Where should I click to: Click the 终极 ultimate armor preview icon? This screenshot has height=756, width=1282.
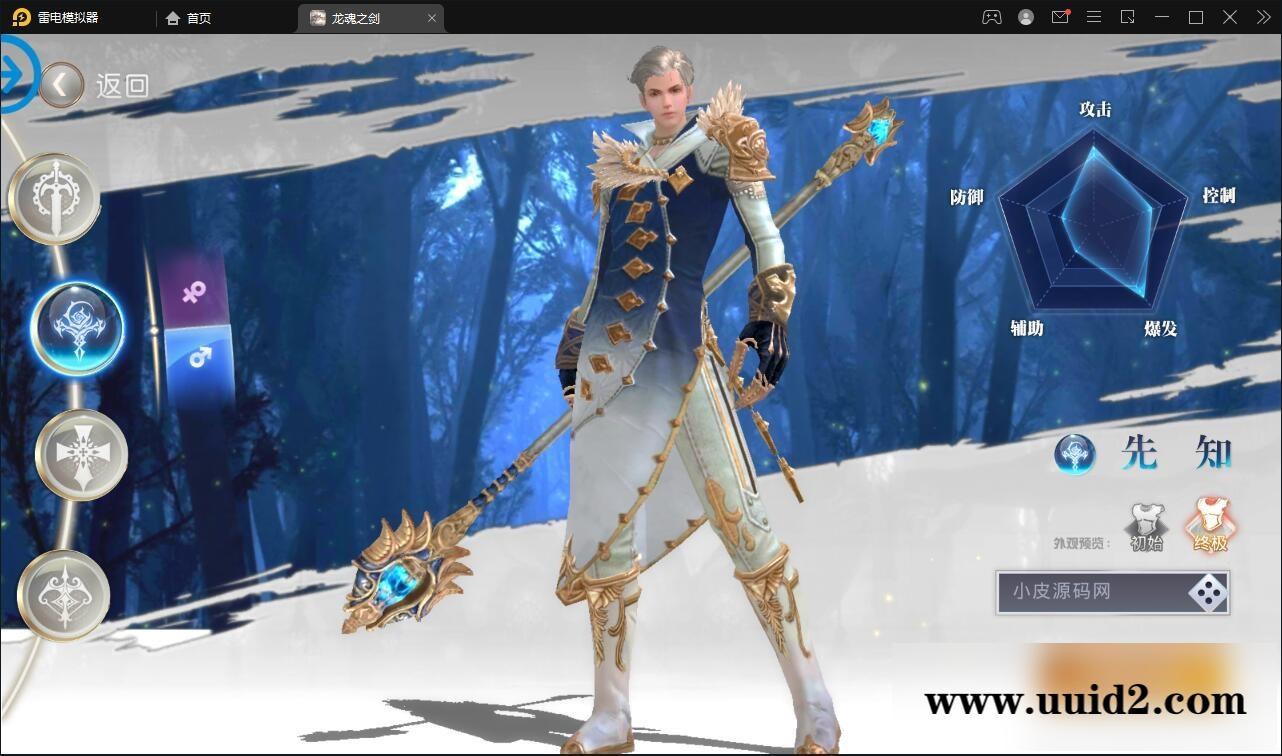click(x=1209, y=520)
